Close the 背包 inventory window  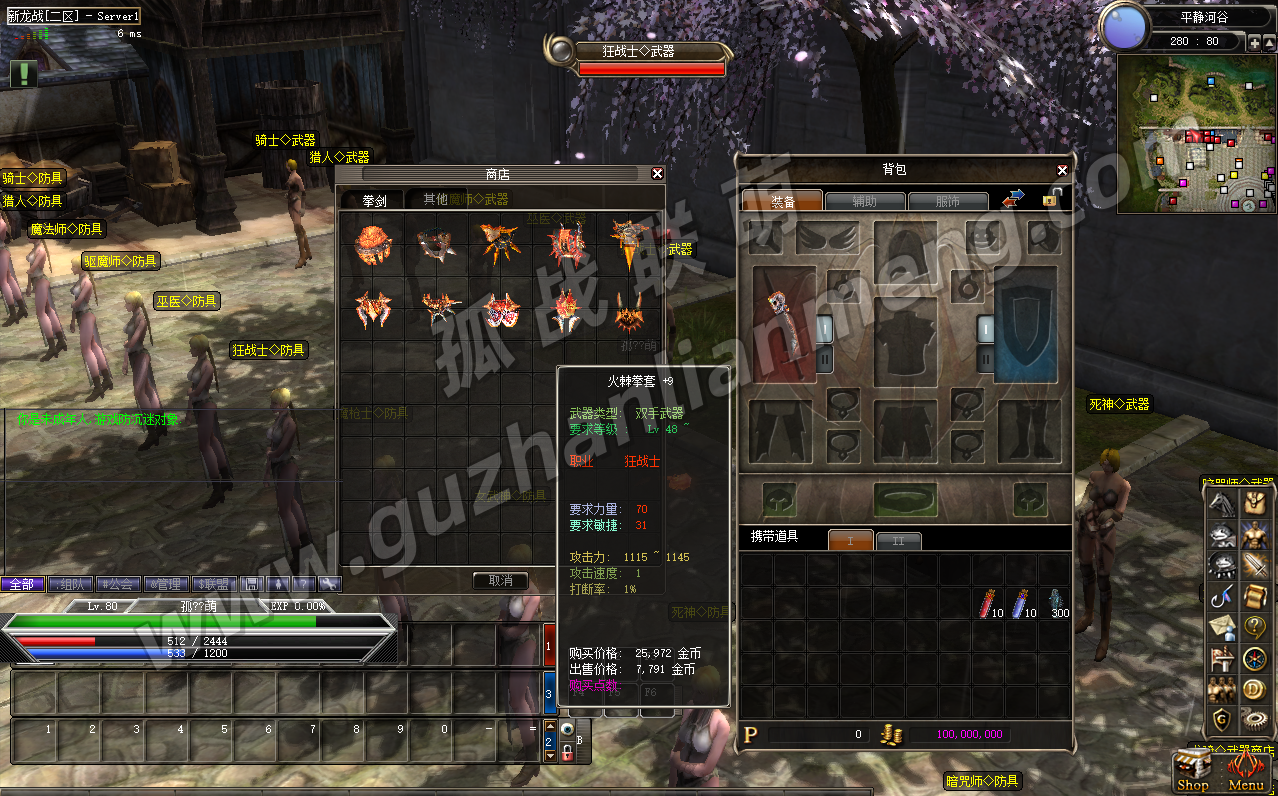pyautogui.click(x=1062, y=171)
